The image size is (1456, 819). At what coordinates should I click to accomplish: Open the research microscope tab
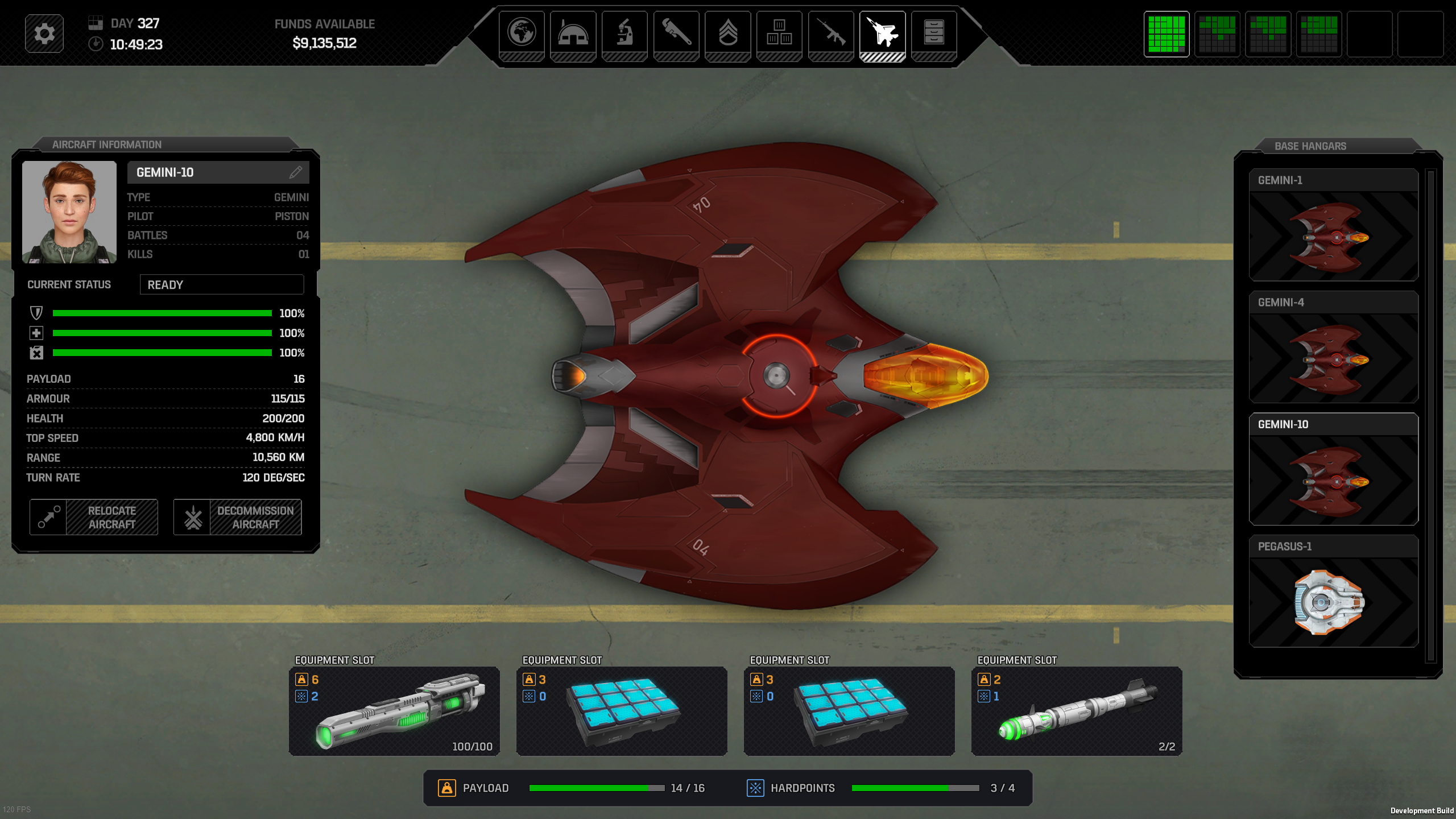tap(624, 33)
